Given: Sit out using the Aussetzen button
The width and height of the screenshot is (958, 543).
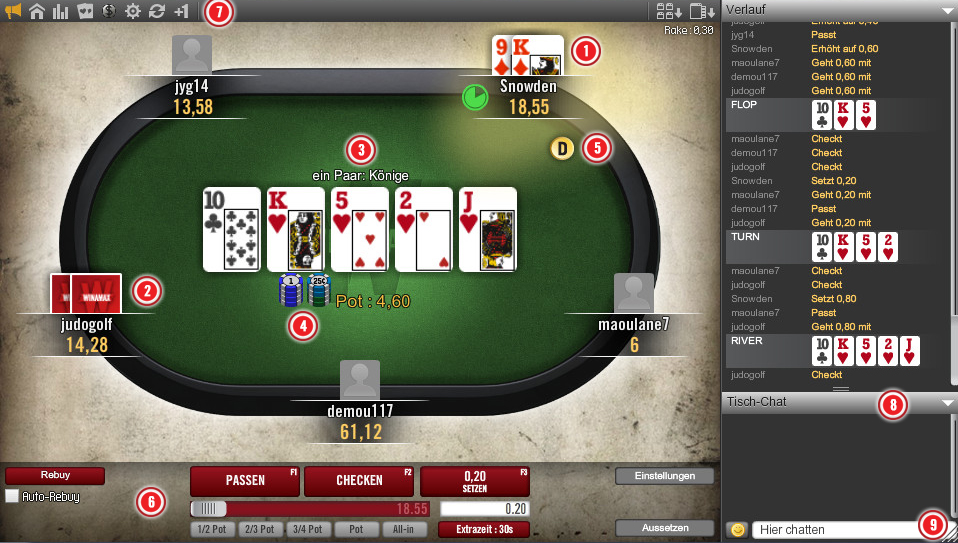Looking at the screenshot, I should [664, 528].
